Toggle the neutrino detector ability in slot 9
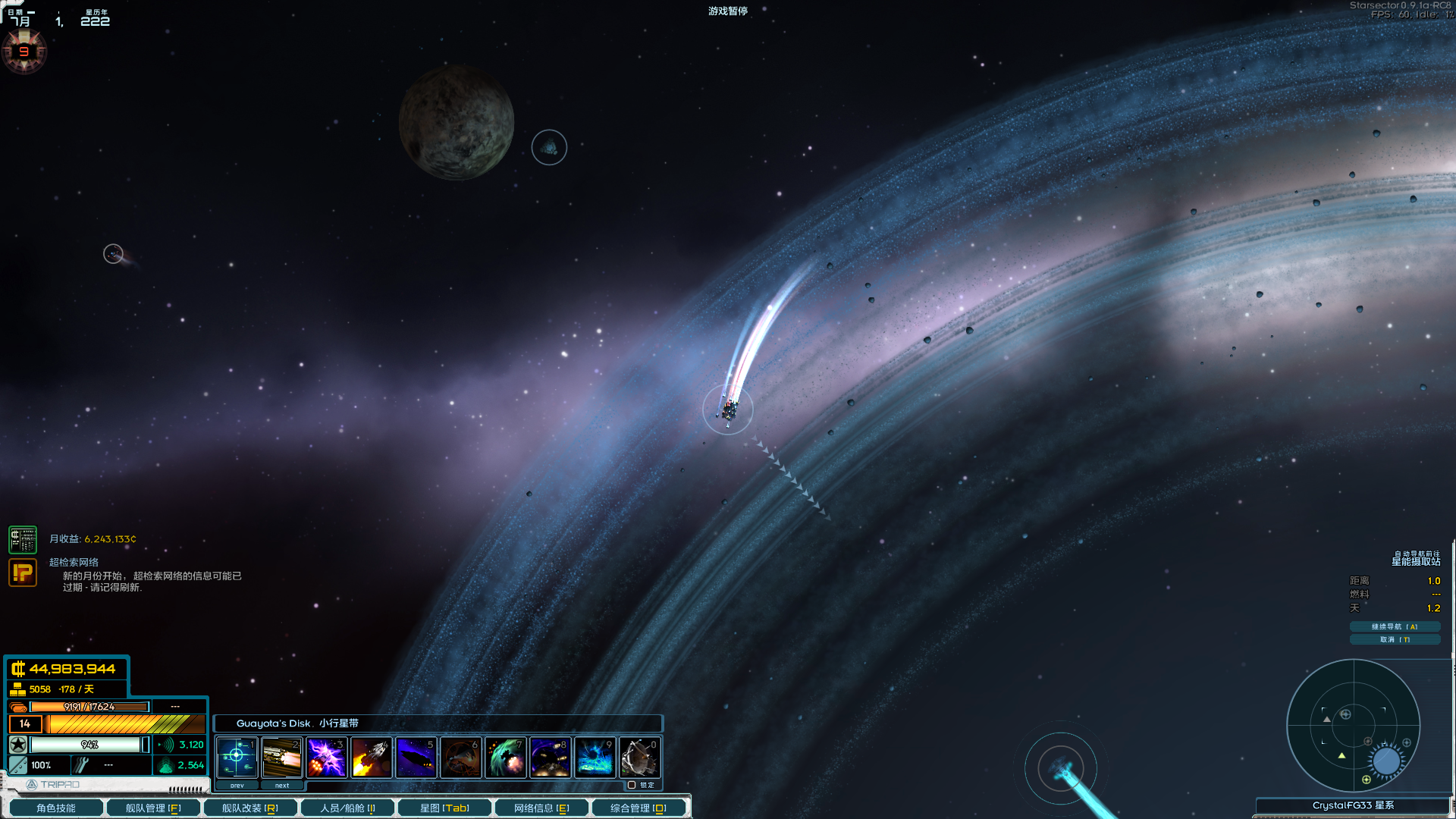The width and height of the screenshot is (1456, 819). coord(595,757)
